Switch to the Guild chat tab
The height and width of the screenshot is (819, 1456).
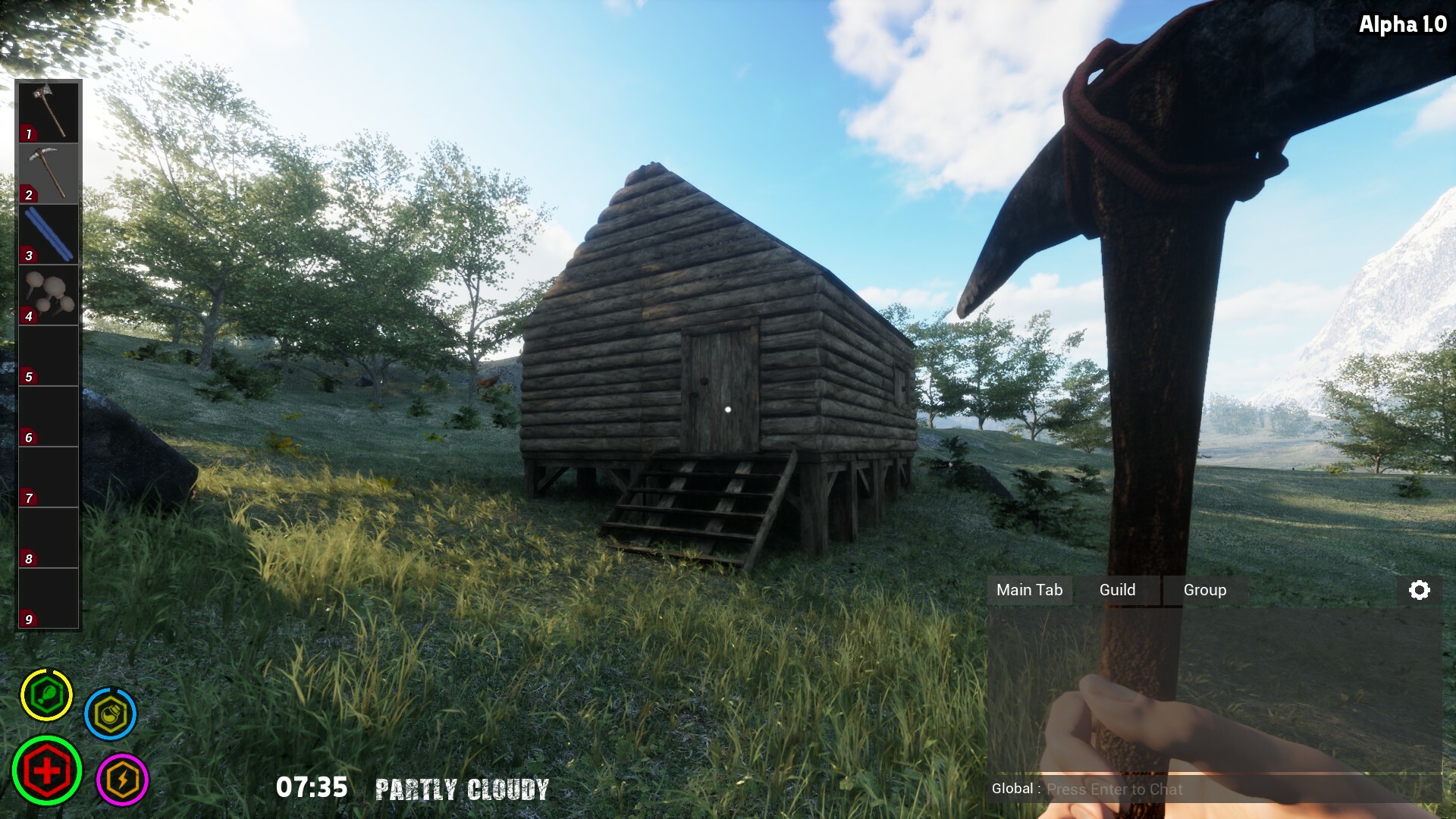(x=1116, y=590)
